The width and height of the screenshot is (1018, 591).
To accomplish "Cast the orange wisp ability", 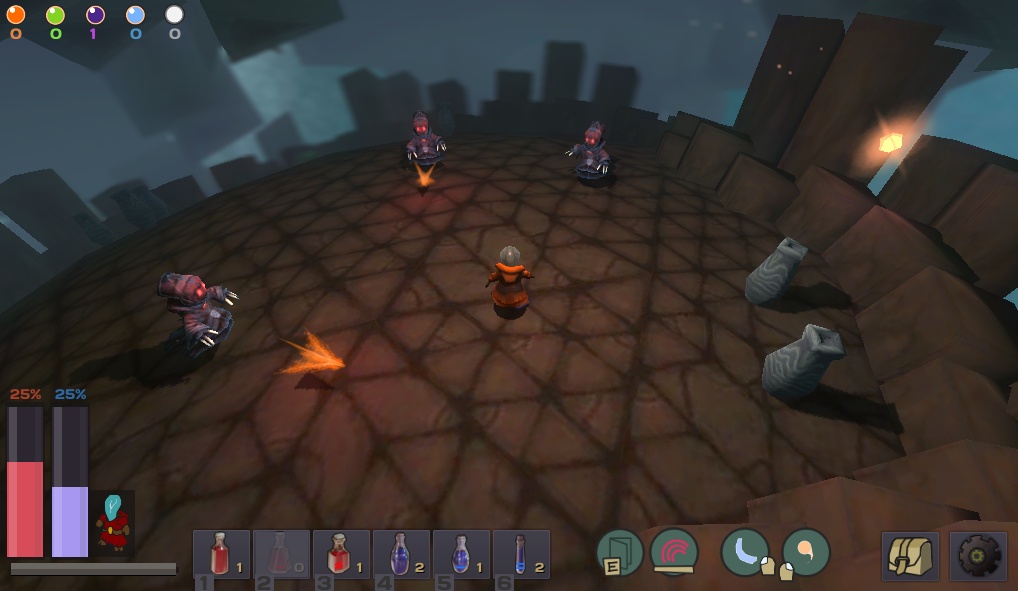I will [806, 552].
